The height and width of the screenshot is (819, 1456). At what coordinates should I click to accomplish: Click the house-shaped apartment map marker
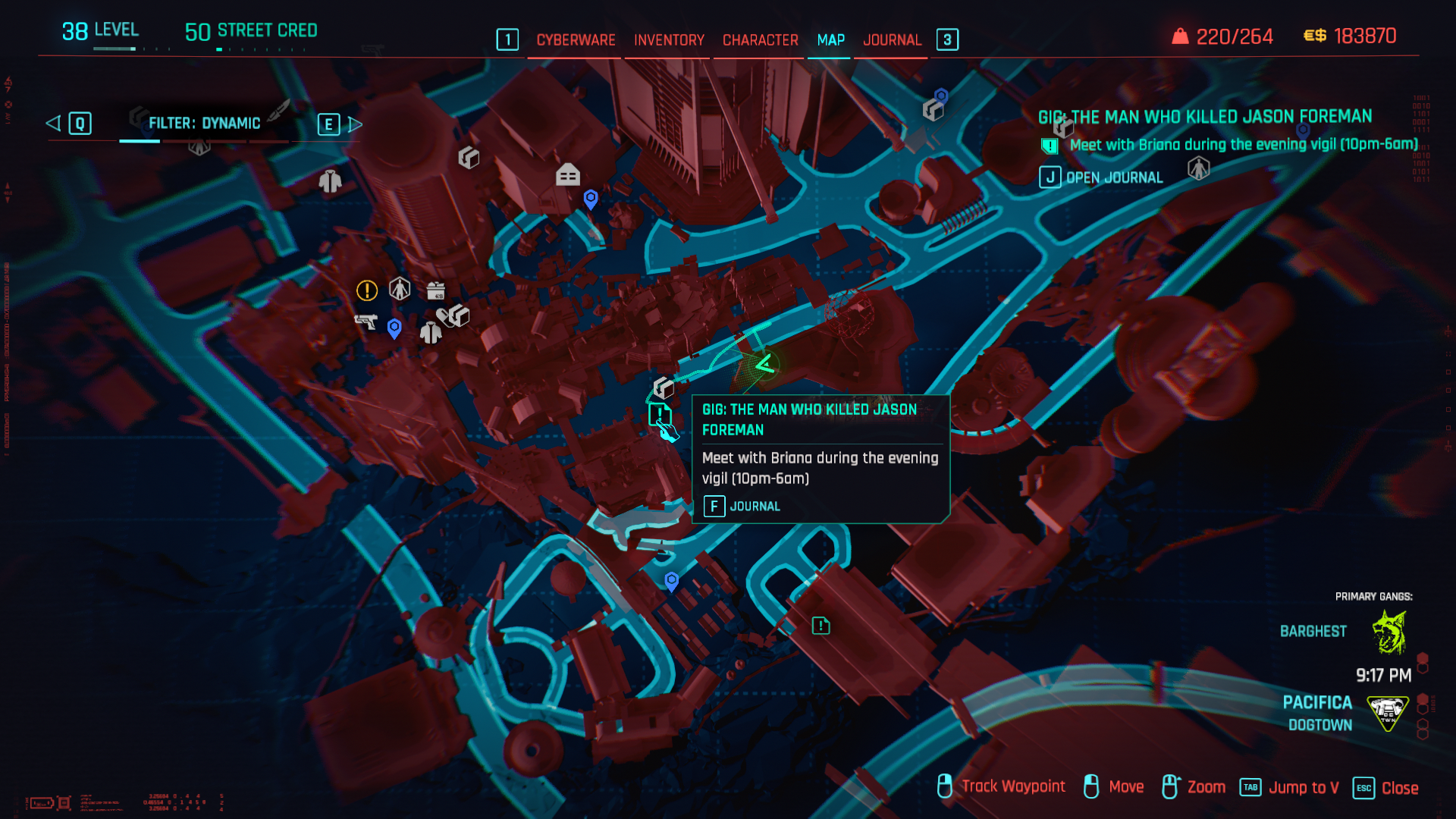(567, 175)
